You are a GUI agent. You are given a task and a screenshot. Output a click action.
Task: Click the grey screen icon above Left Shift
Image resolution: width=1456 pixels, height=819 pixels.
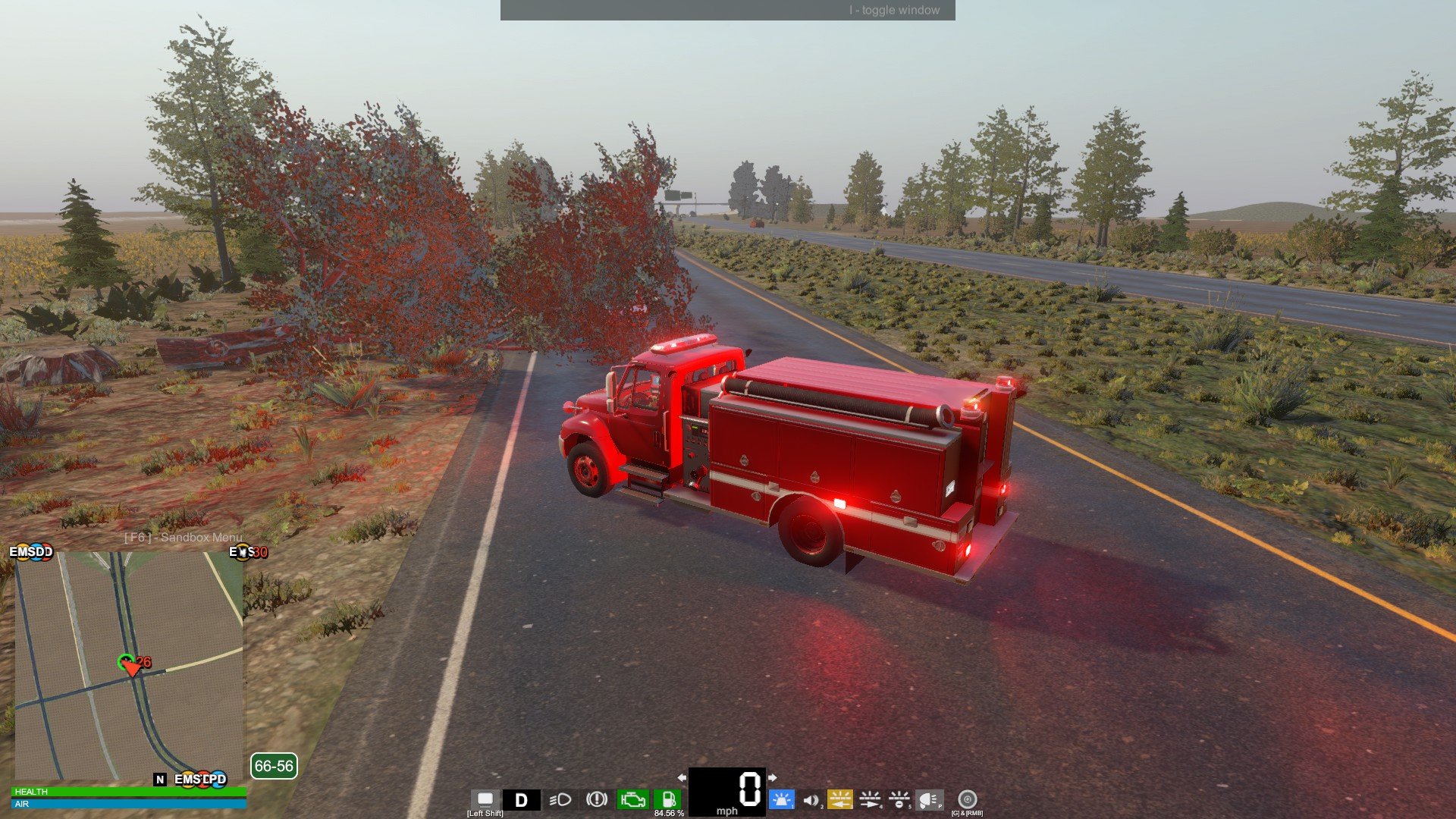tap(485, 799)
